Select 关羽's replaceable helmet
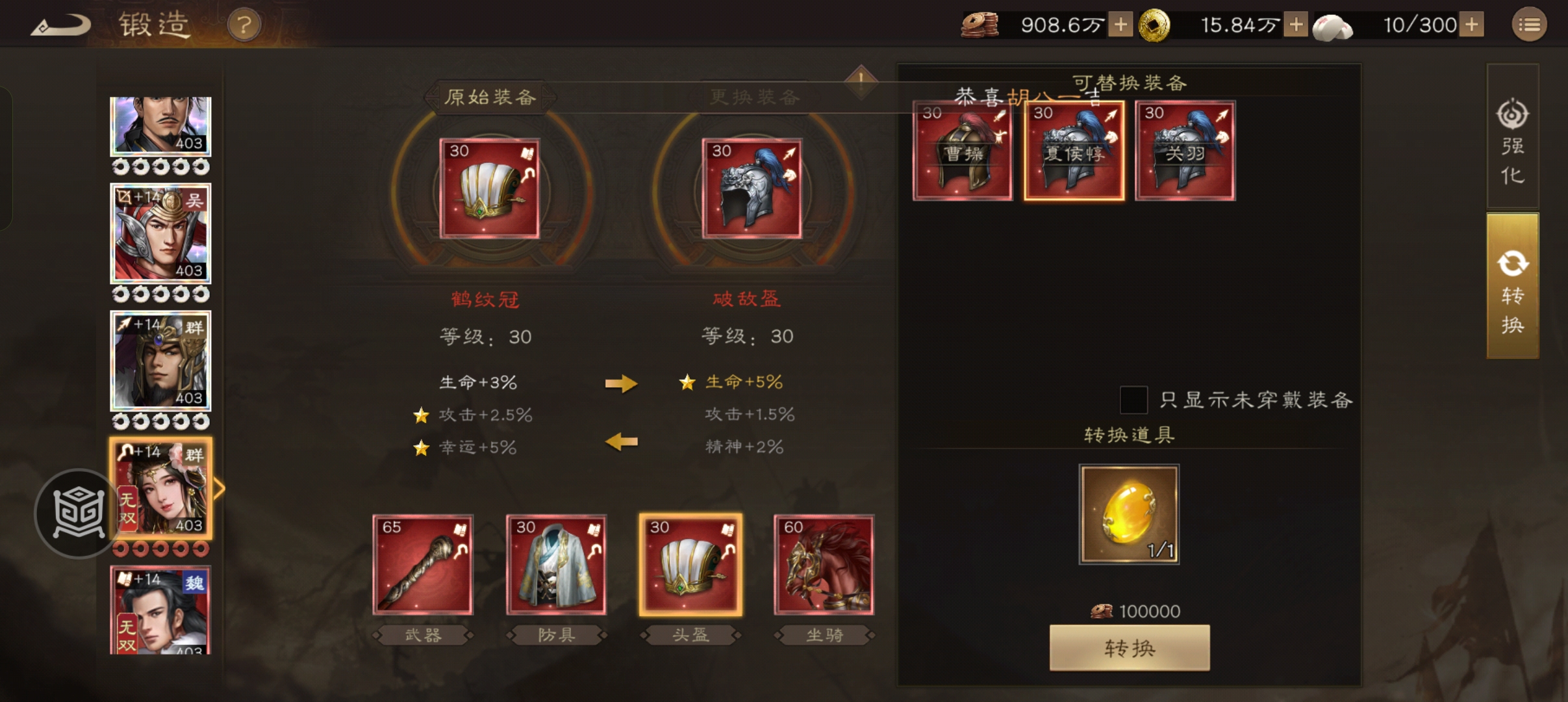 pos(1184,151)
